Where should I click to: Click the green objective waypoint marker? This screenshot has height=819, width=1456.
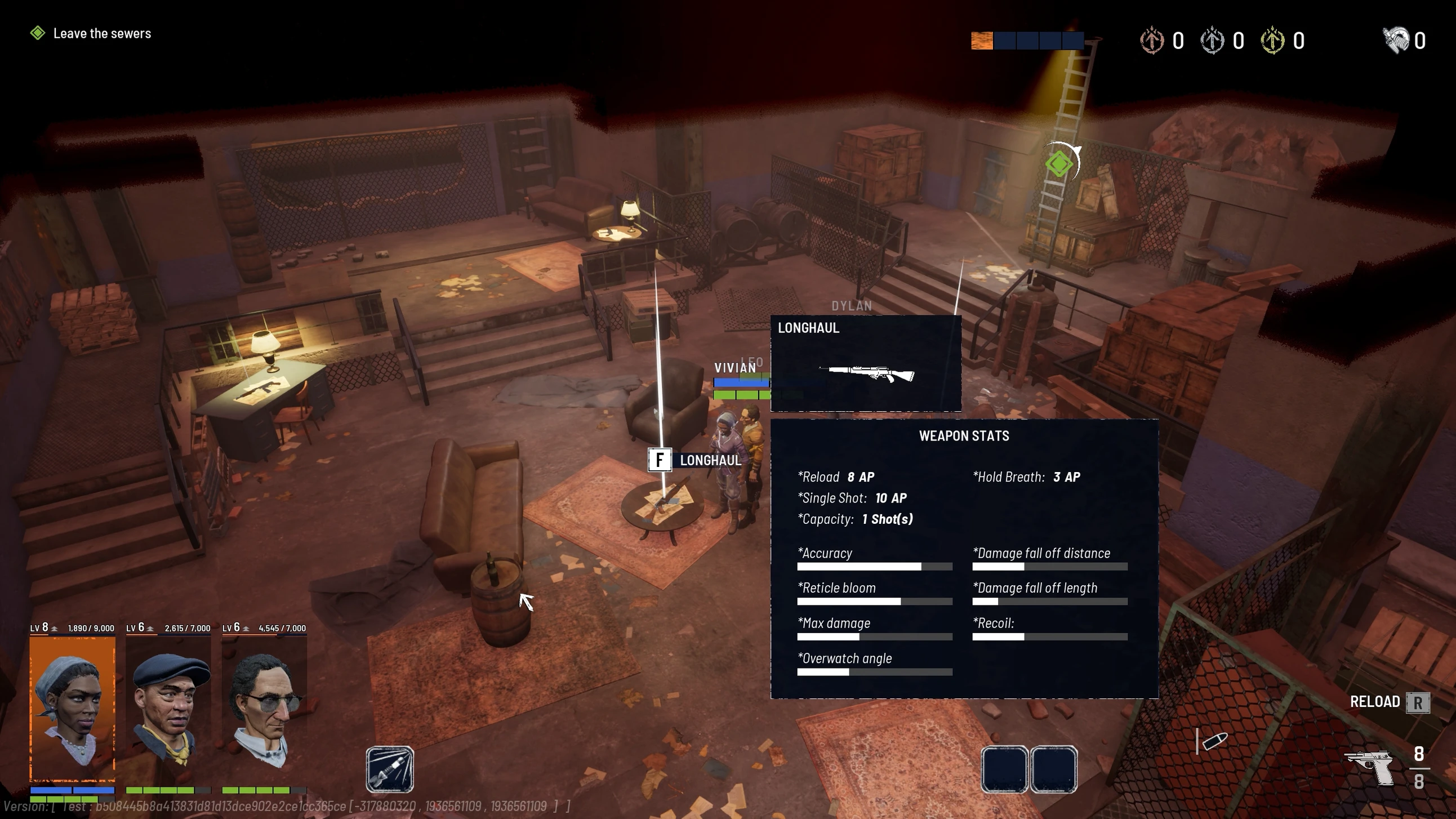pyautogui.click(x=1059, y=164)
